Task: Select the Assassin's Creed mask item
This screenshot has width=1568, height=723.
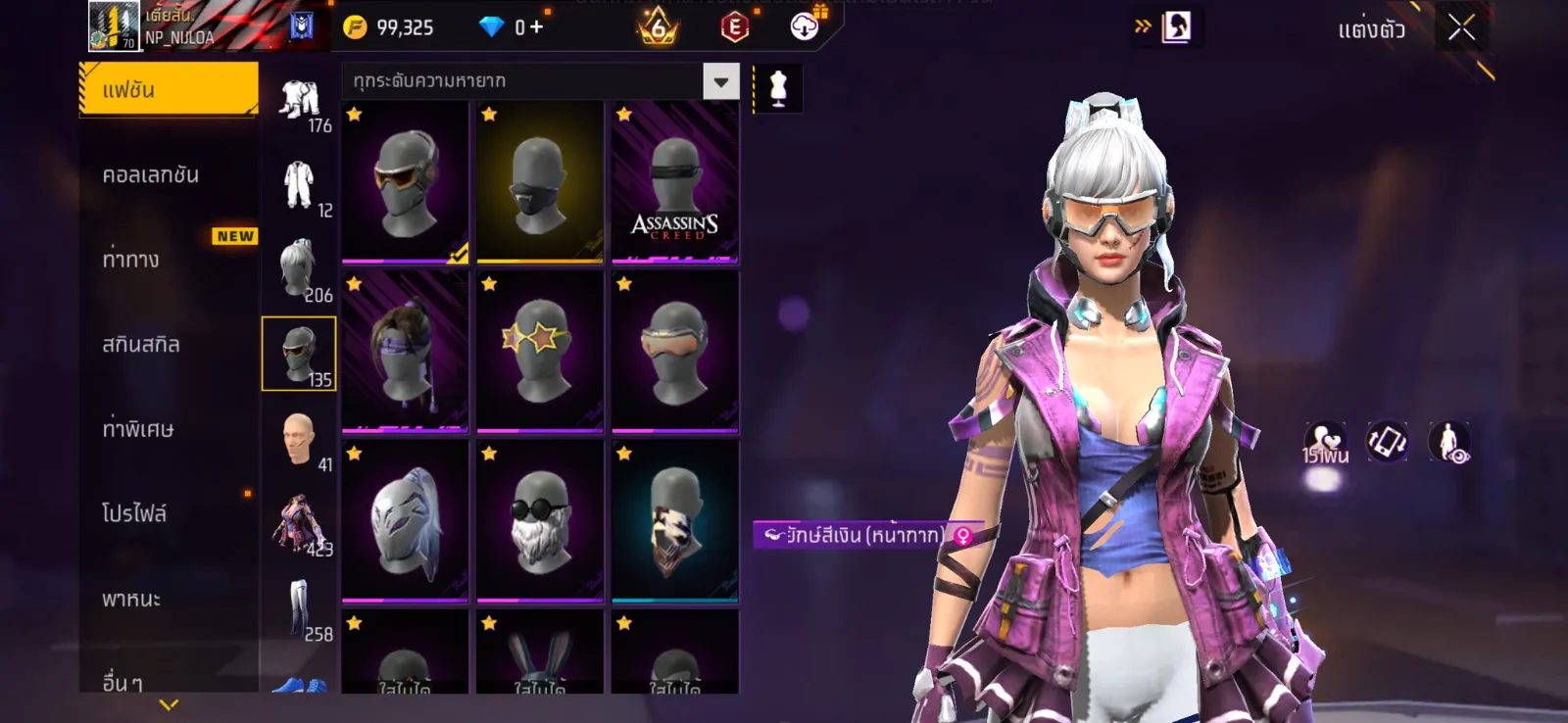Action: (x=674, y=183)
